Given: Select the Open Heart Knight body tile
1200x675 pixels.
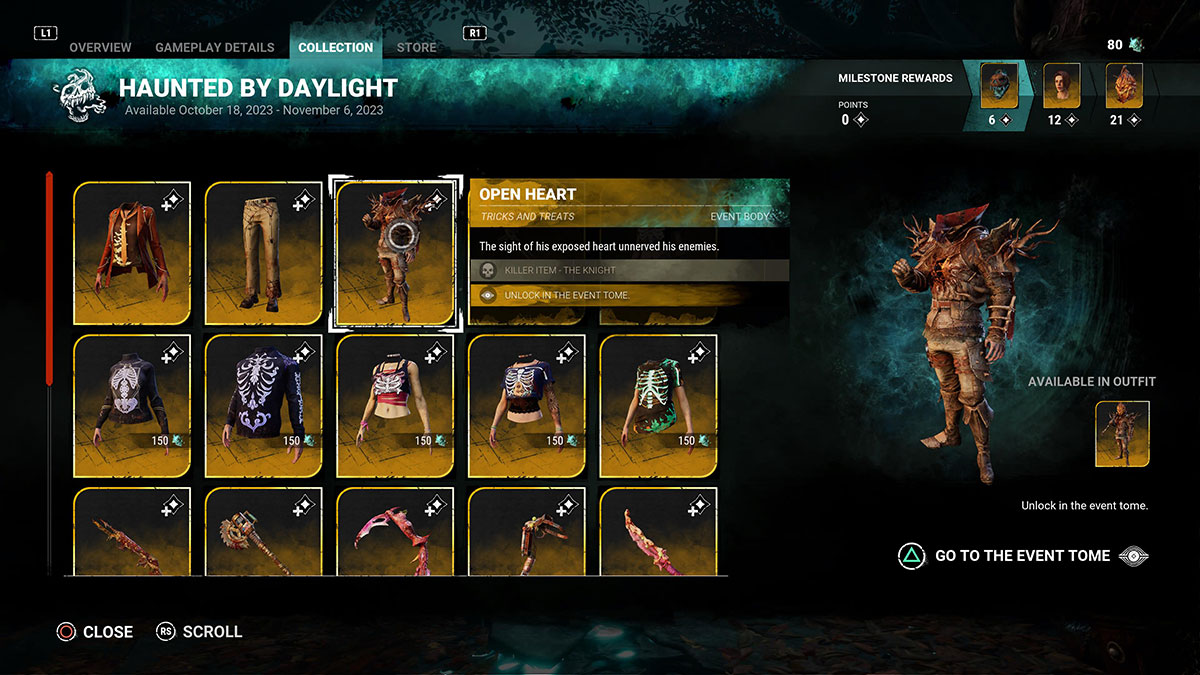Looking at the screenshot, I should [395, 253].
